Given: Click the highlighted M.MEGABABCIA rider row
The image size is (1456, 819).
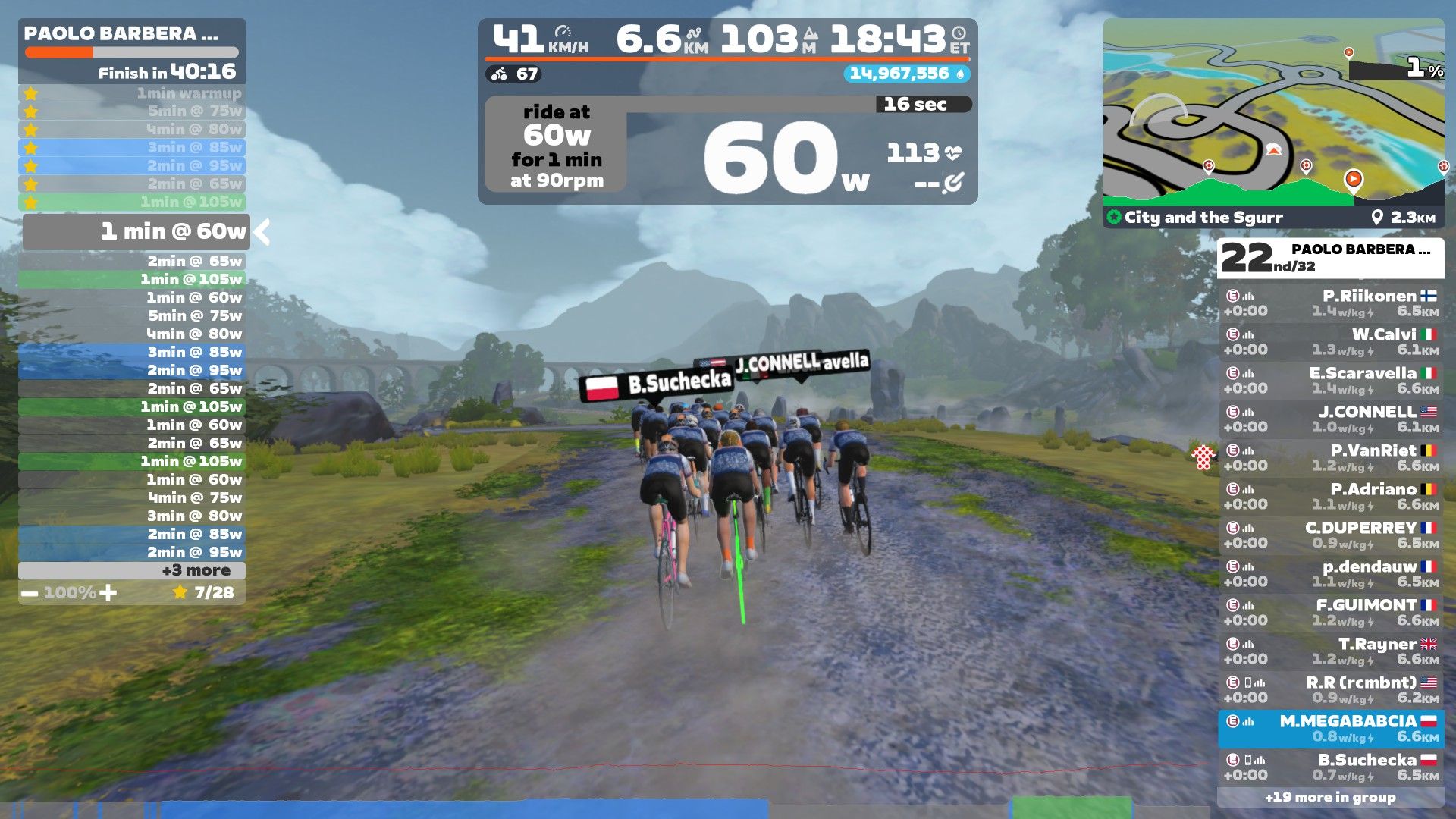Looking at the screenshot, I should [1331, 729].
